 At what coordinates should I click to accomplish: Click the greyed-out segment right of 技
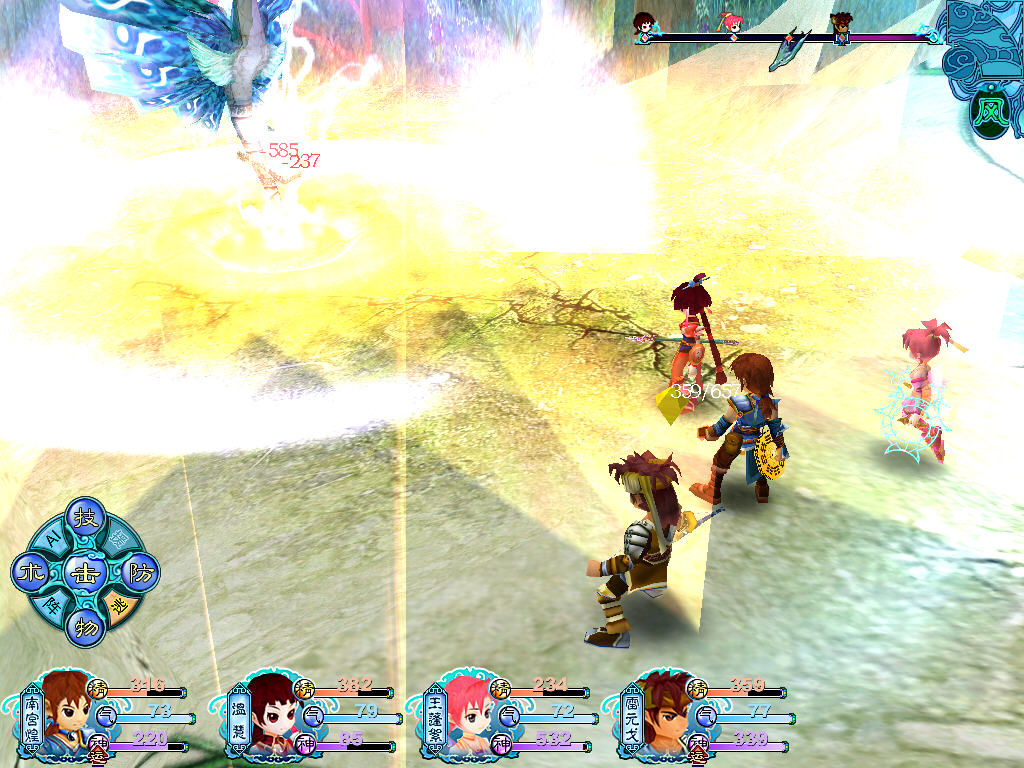tap(120, 538)
